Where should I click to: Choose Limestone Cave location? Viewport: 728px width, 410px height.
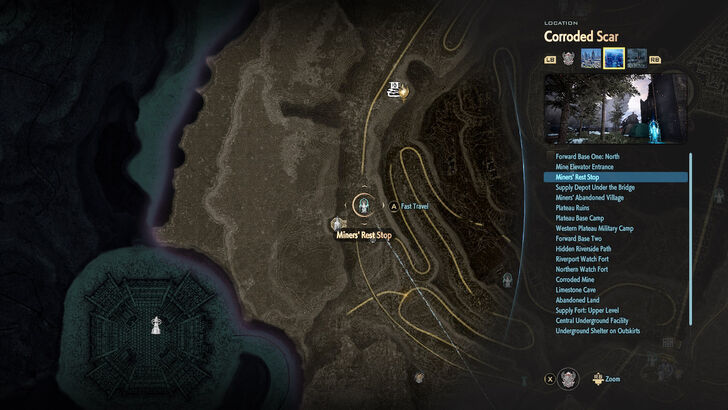point(575,289)
